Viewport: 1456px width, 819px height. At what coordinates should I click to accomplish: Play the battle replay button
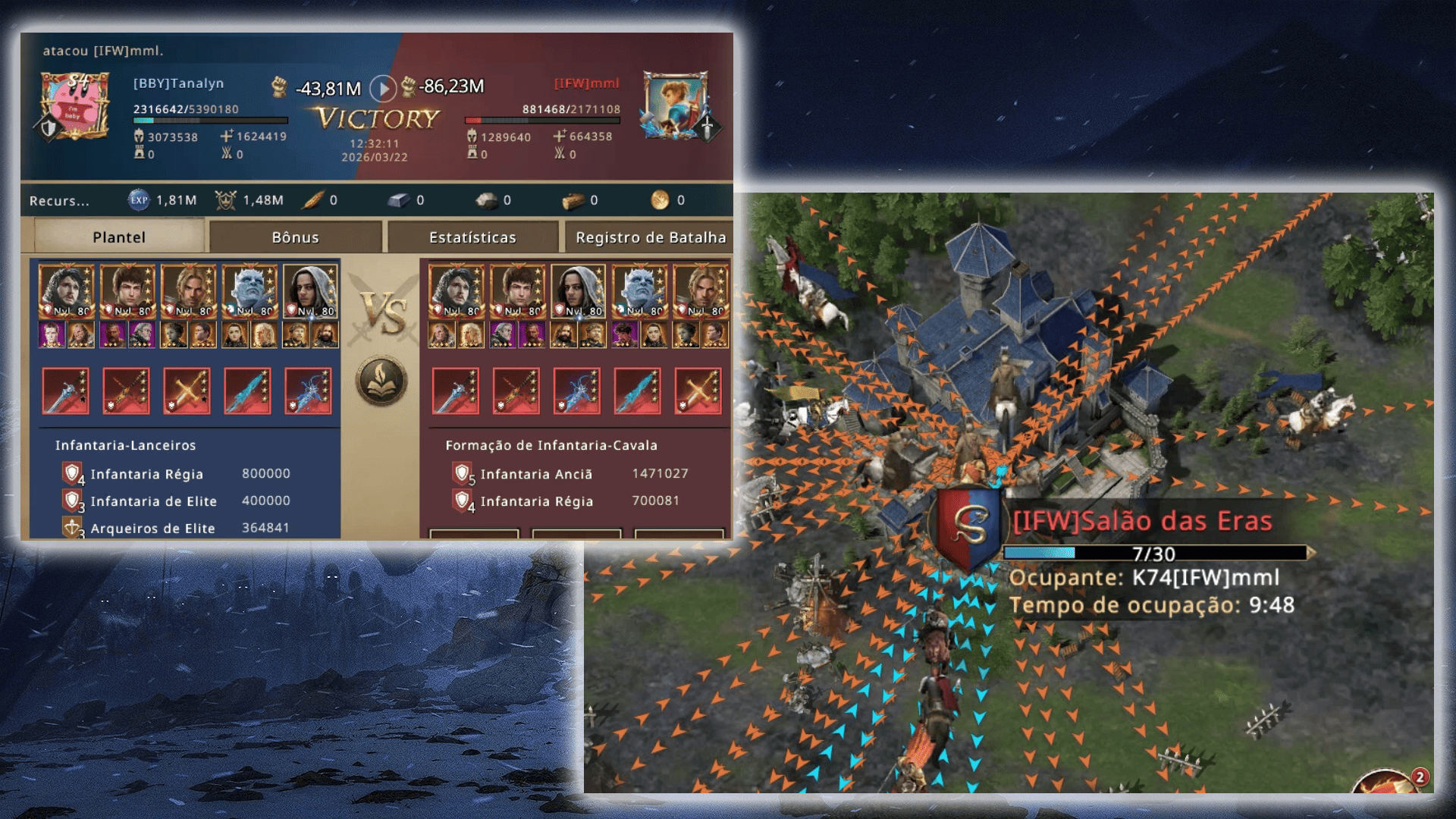coord(383,89)
